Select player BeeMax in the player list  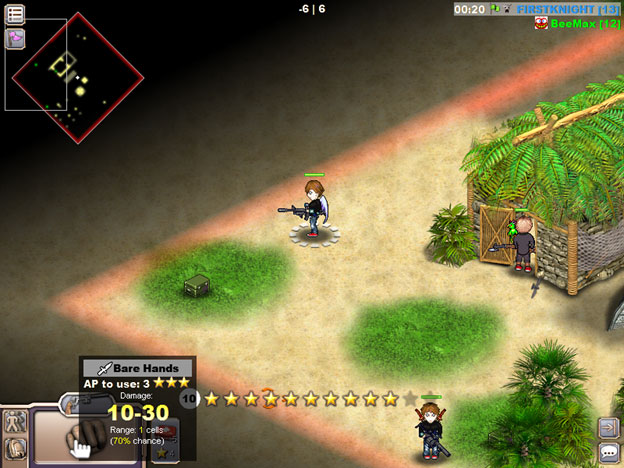(590, 23)
